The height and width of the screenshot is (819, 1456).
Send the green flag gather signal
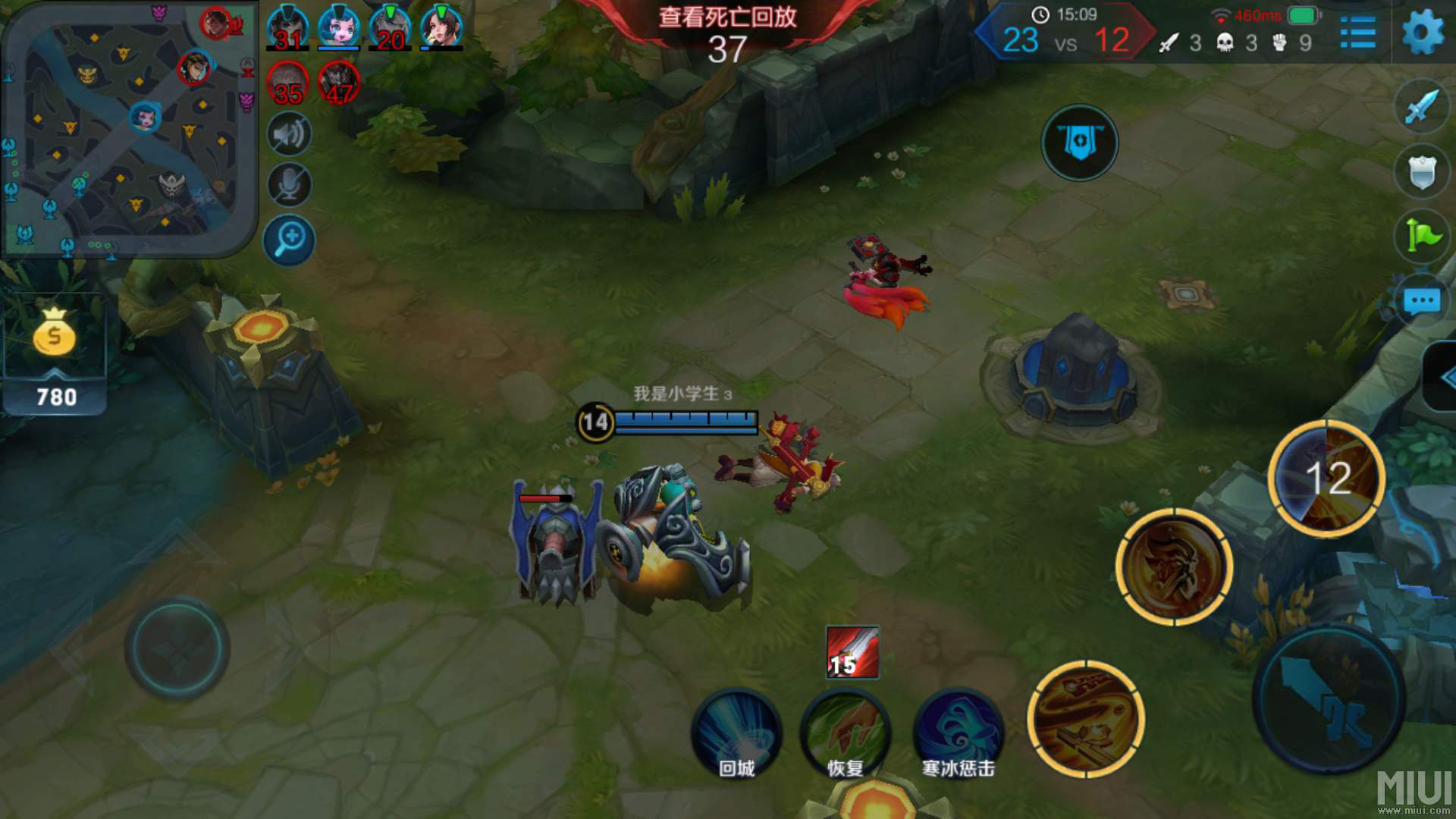pyautogui.click(x=1421, y=236)
